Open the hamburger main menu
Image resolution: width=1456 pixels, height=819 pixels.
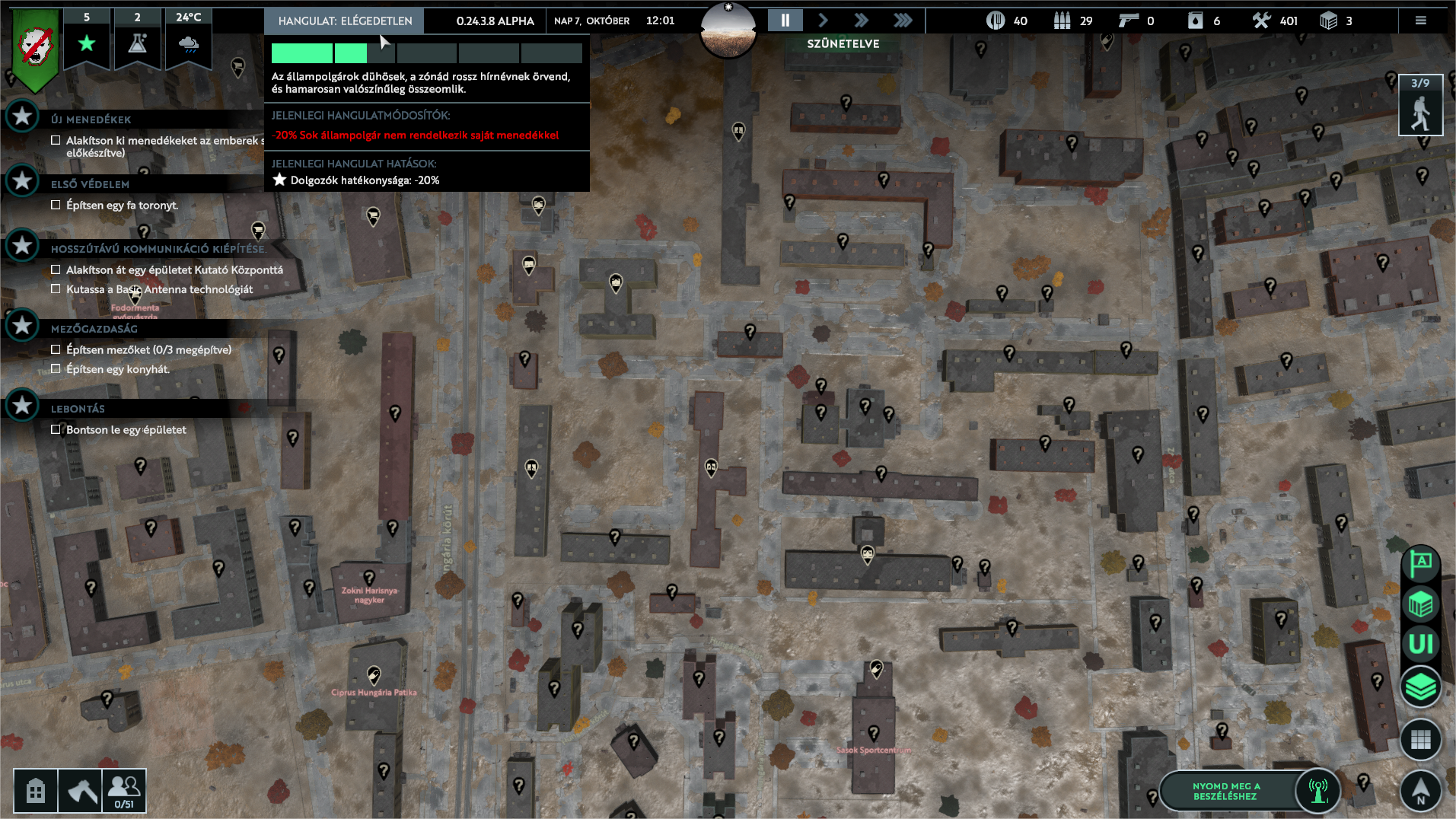click(1420, 21)
